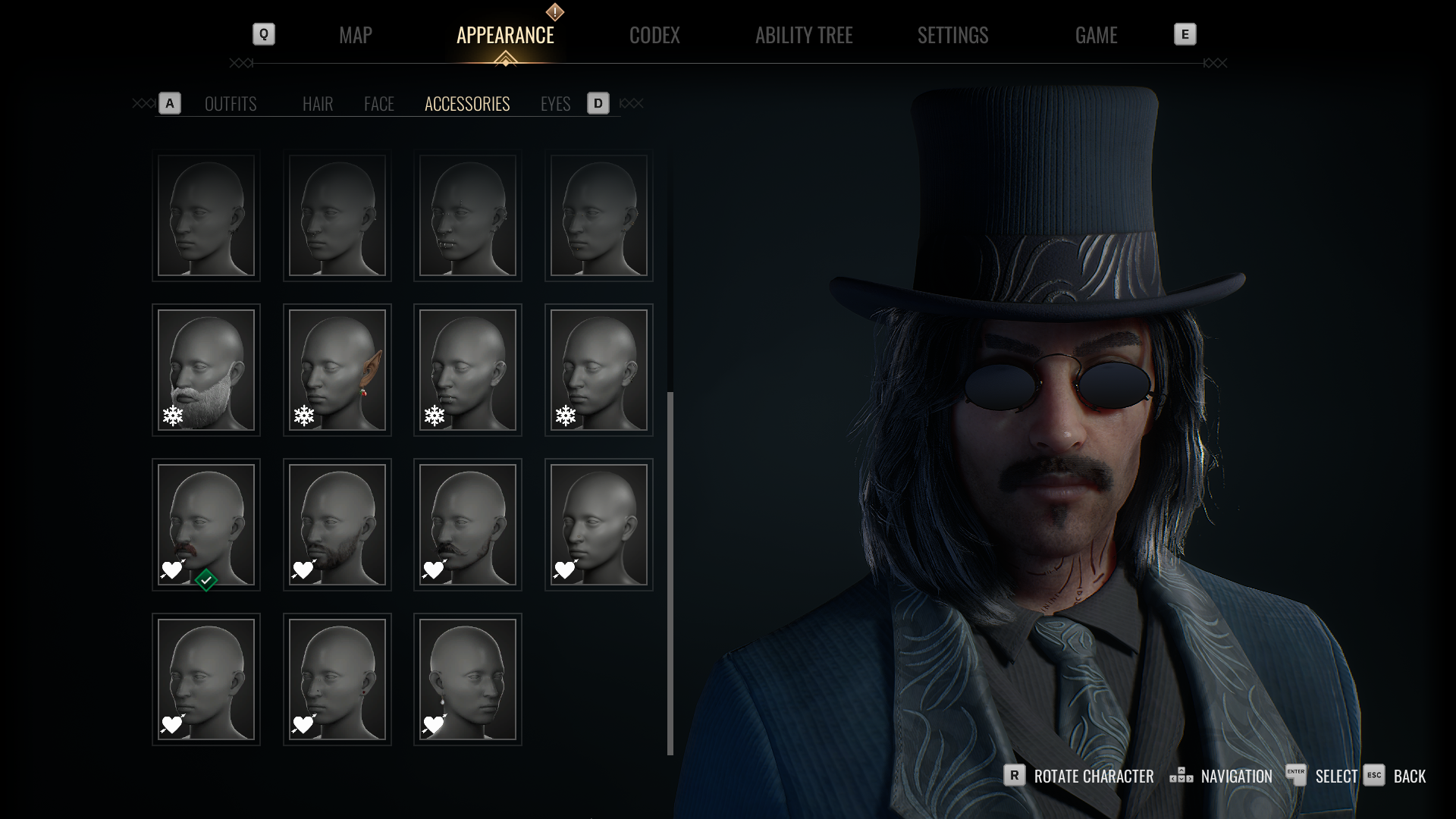Switch to the Codex tab
The height and width of the screenshot is (819, 1456).
pos(654,35)
